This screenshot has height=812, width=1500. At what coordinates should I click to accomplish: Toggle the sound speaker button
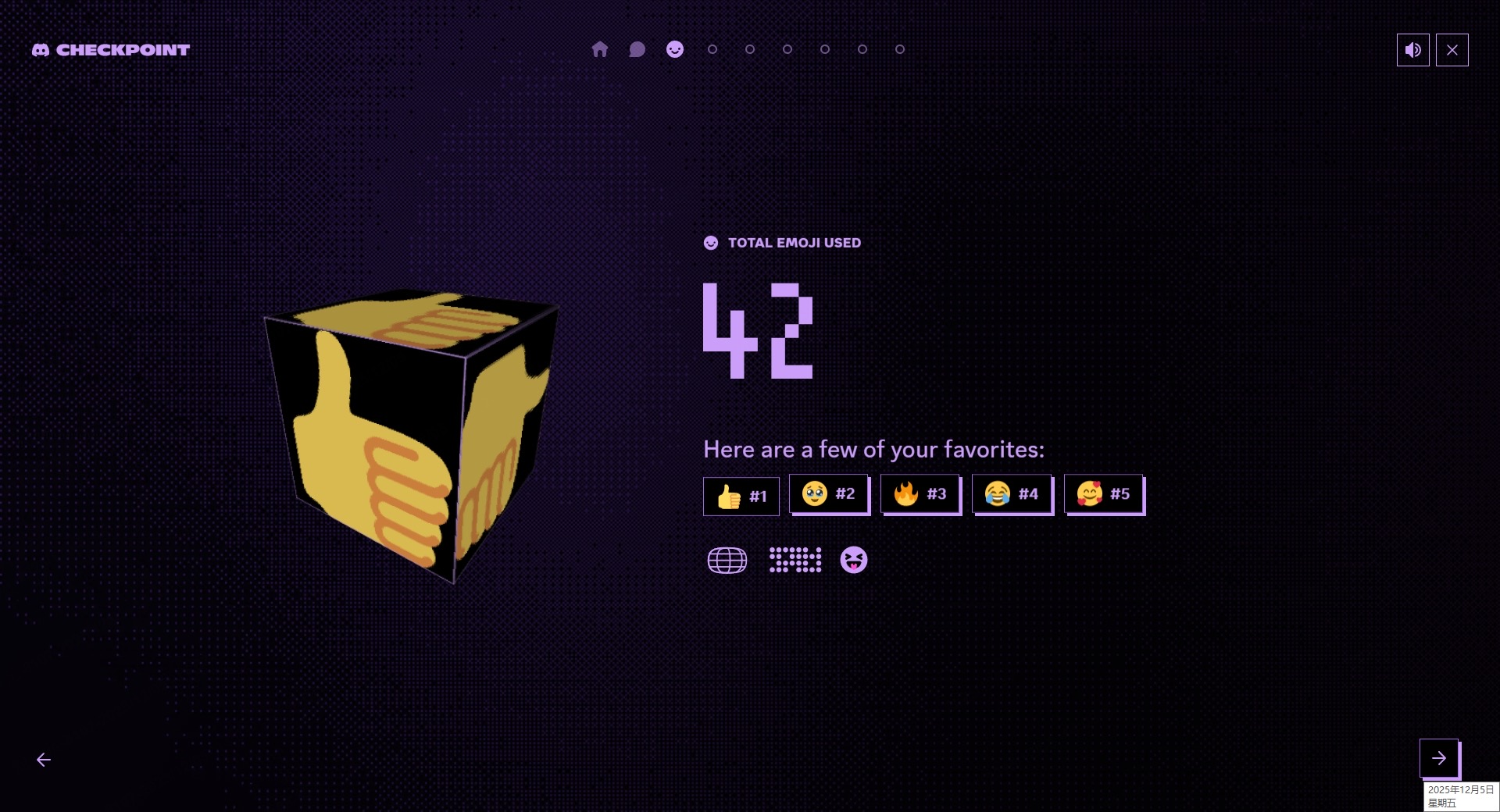[x=1412, y=50]
